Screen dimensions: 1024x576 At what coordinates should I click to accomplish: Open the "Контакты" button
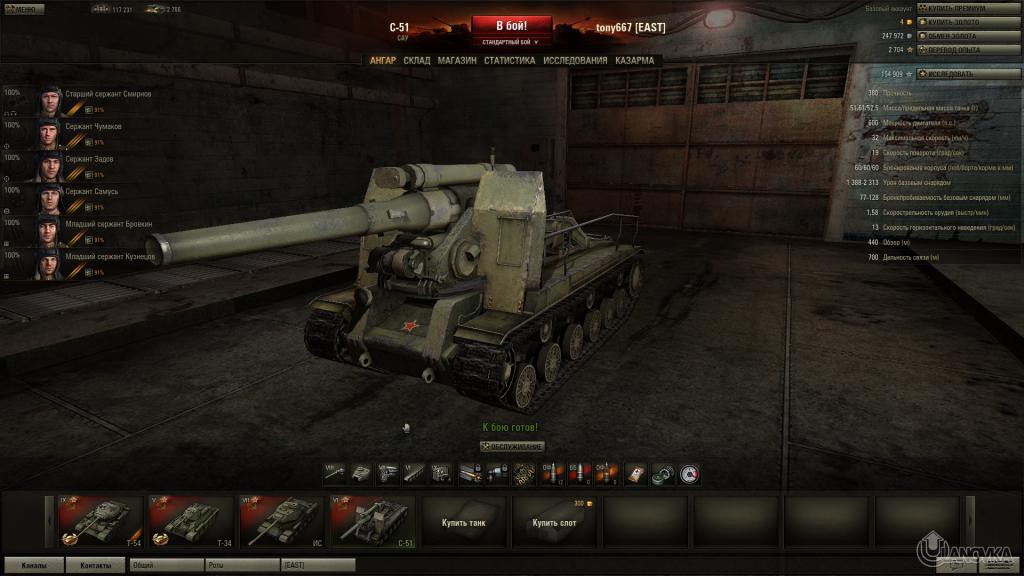[x=96, y=565]
